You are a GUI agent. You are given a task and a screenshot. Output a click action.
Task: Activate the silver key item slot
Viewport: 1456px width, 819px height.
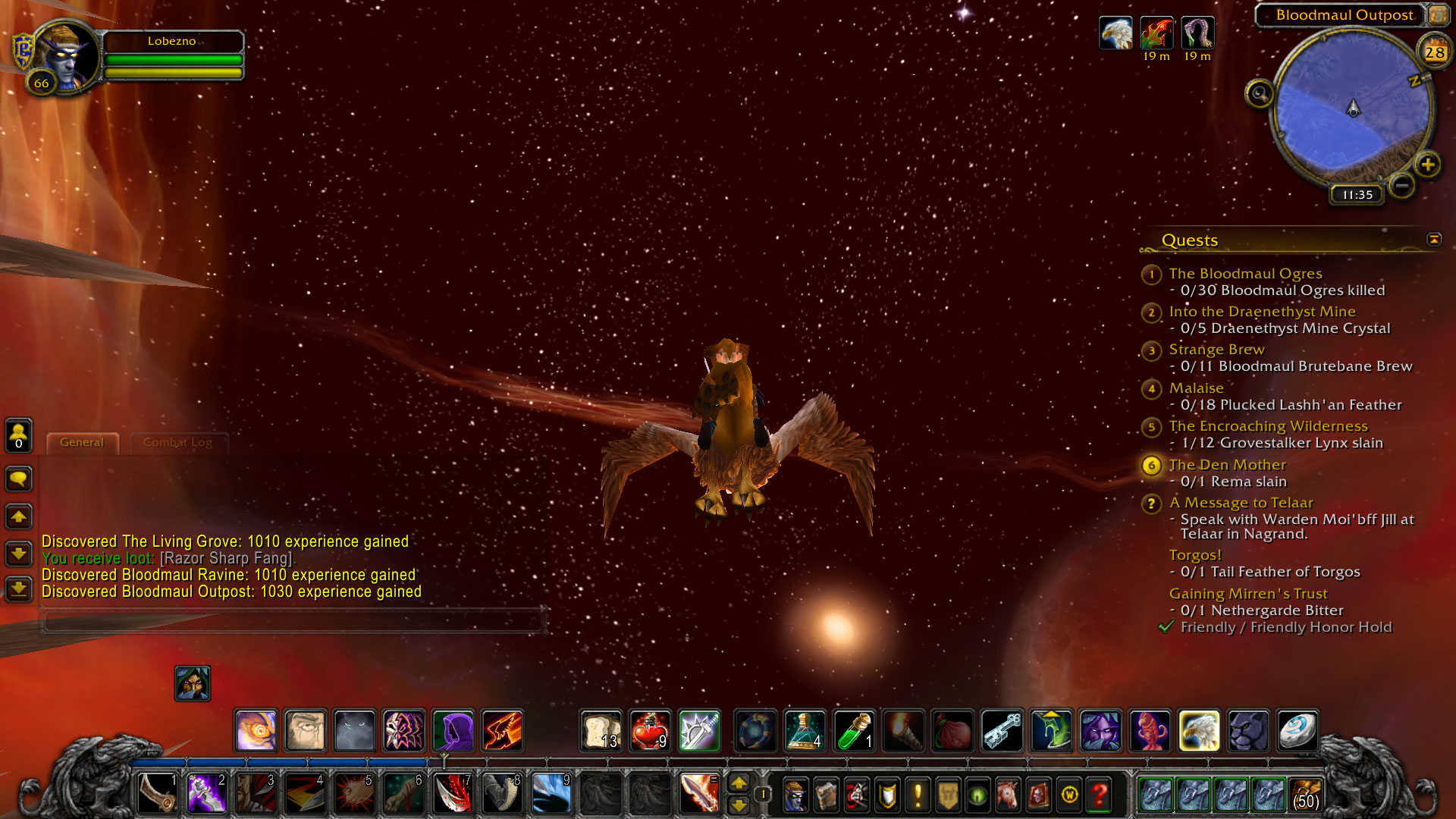(1002, 731)
